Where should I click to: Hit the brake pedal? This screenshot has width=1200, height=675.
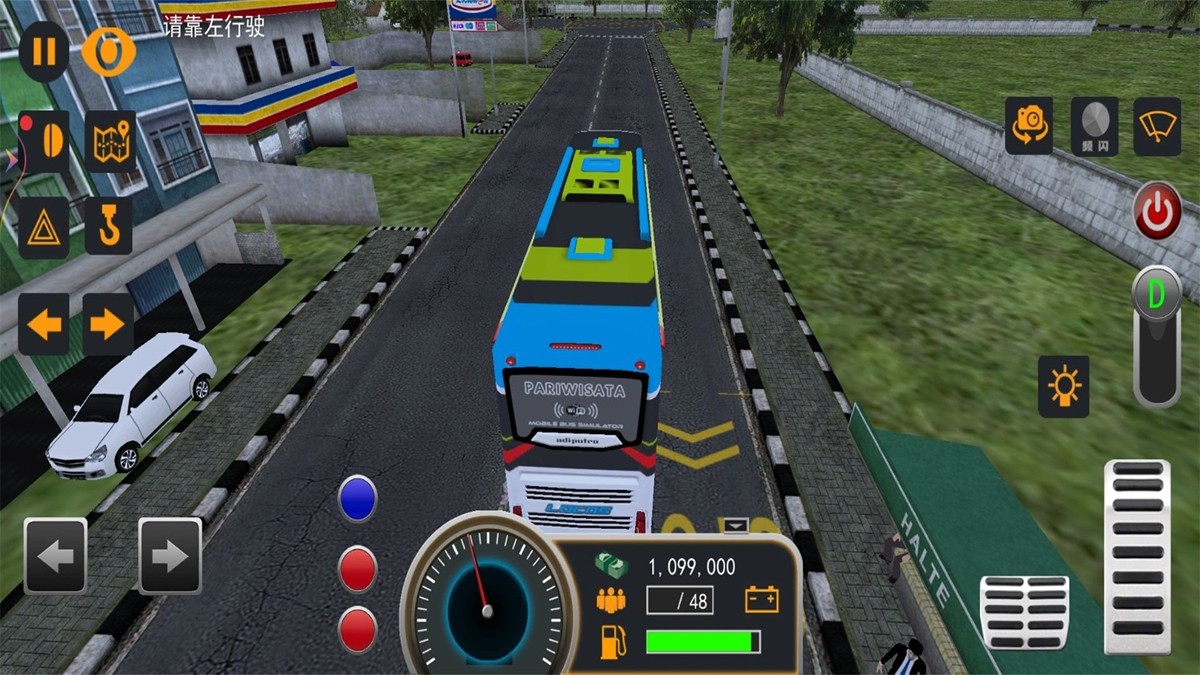pos(1024,612)
